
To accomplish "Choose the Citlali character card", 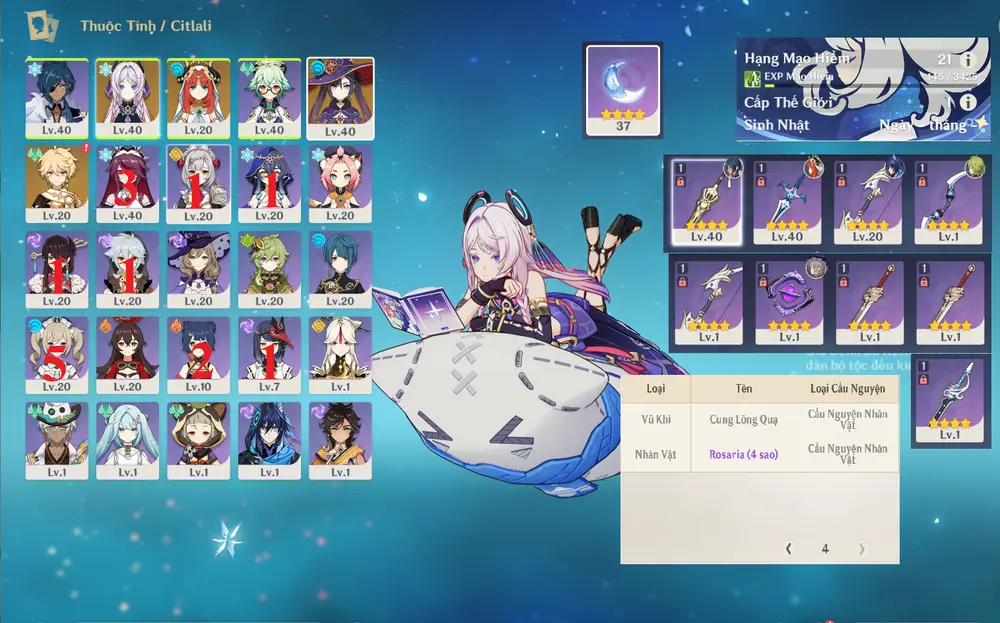I will click(x=127, y=96).
